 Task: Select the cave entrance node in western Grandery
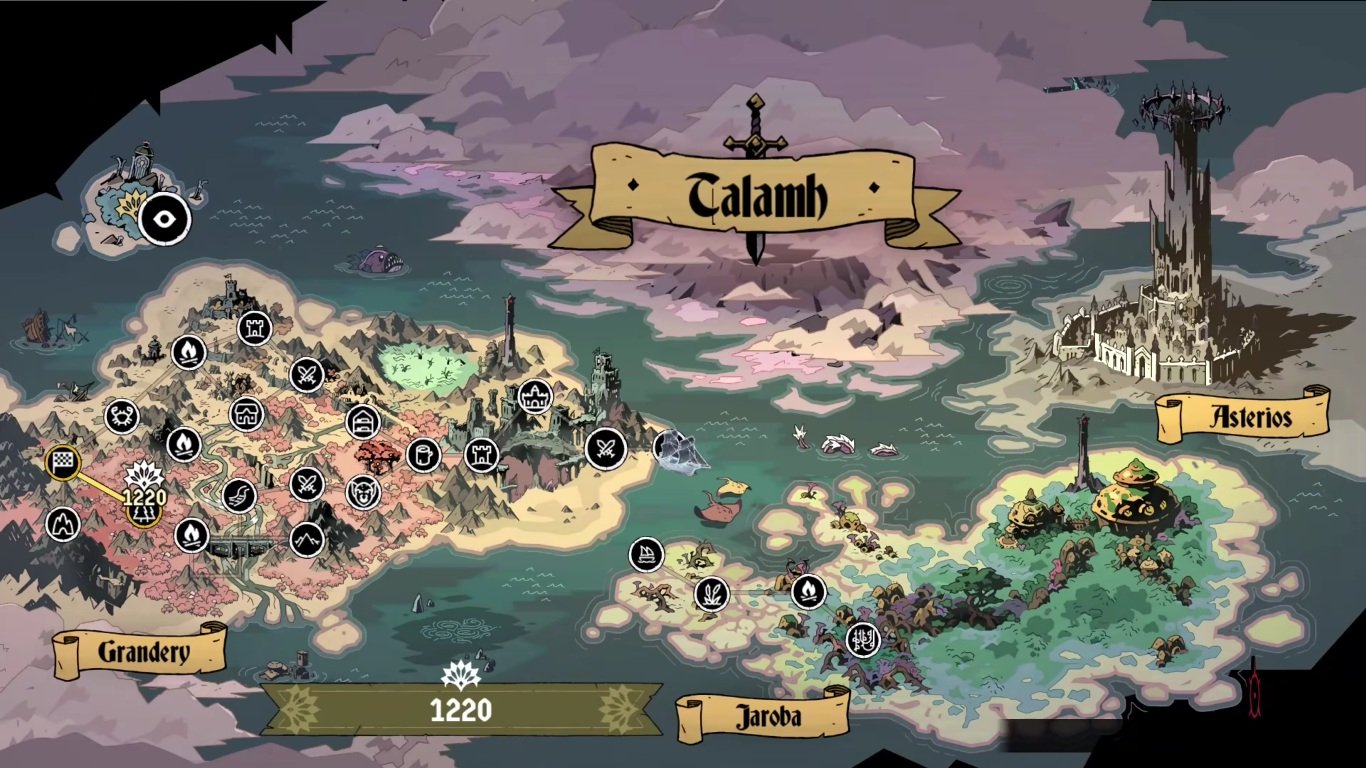pos(63,524)
